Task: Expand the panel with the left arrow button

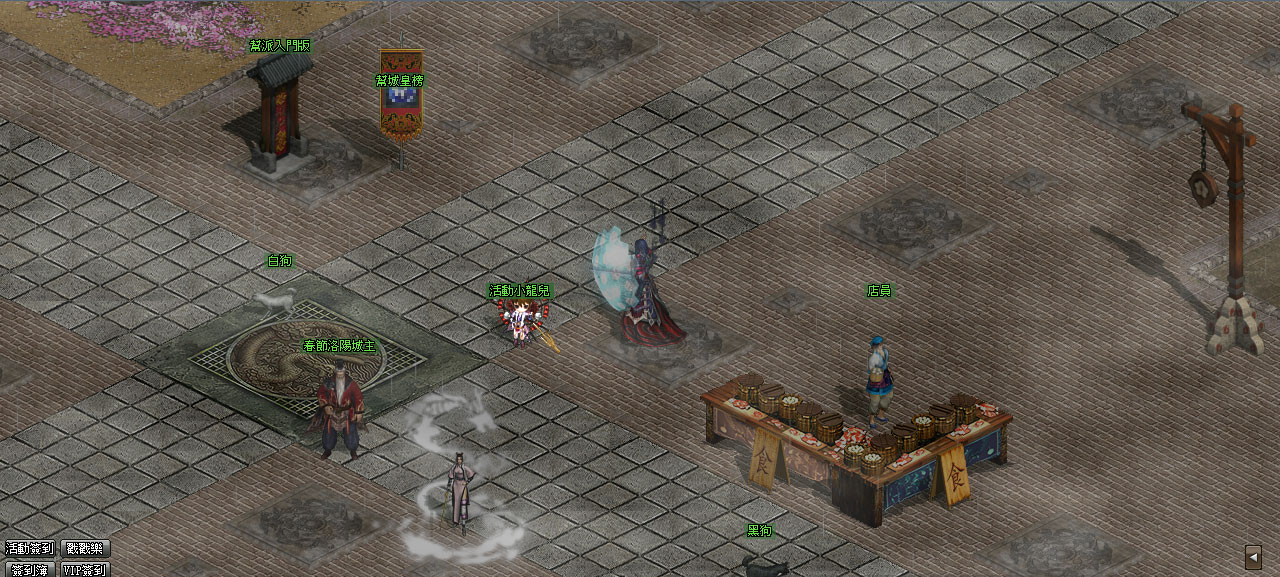Action: point(1253,556)
